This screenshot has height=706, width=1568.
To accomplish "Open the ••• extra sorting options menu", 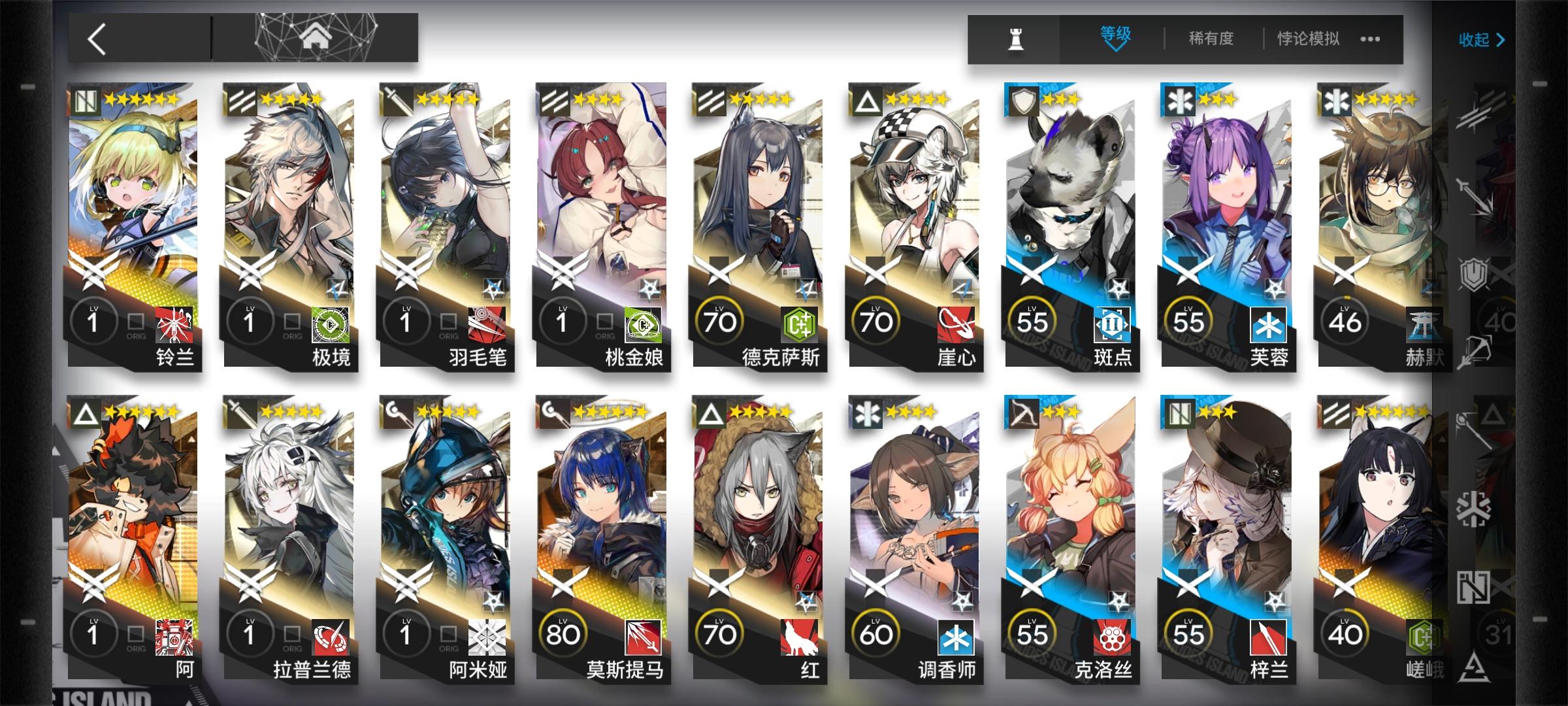I will click(1370, 39).
